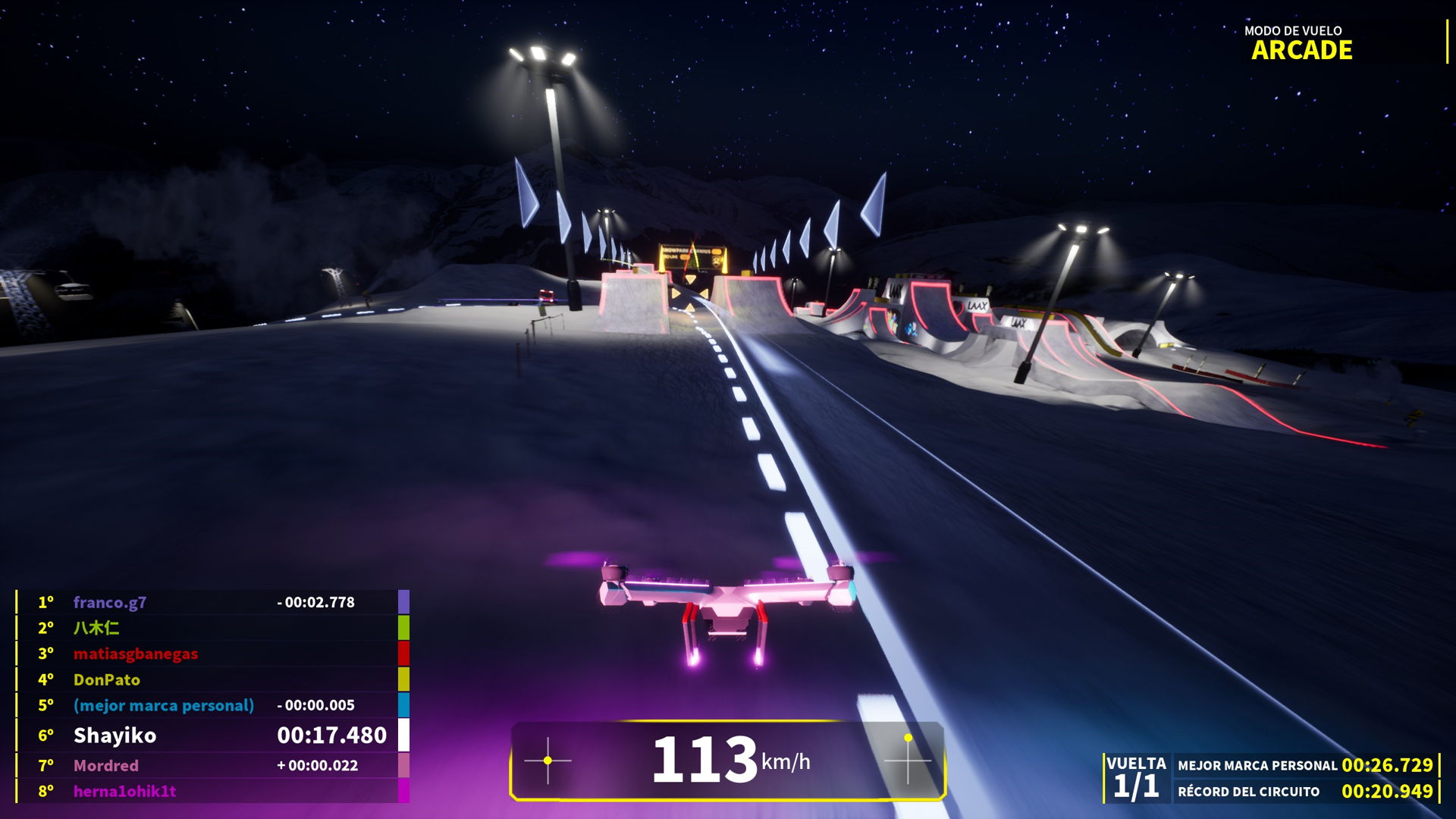Click the ARCADE flight mode label
The width and height of the screenshot is (1456, 819).
coord(1301,50)
